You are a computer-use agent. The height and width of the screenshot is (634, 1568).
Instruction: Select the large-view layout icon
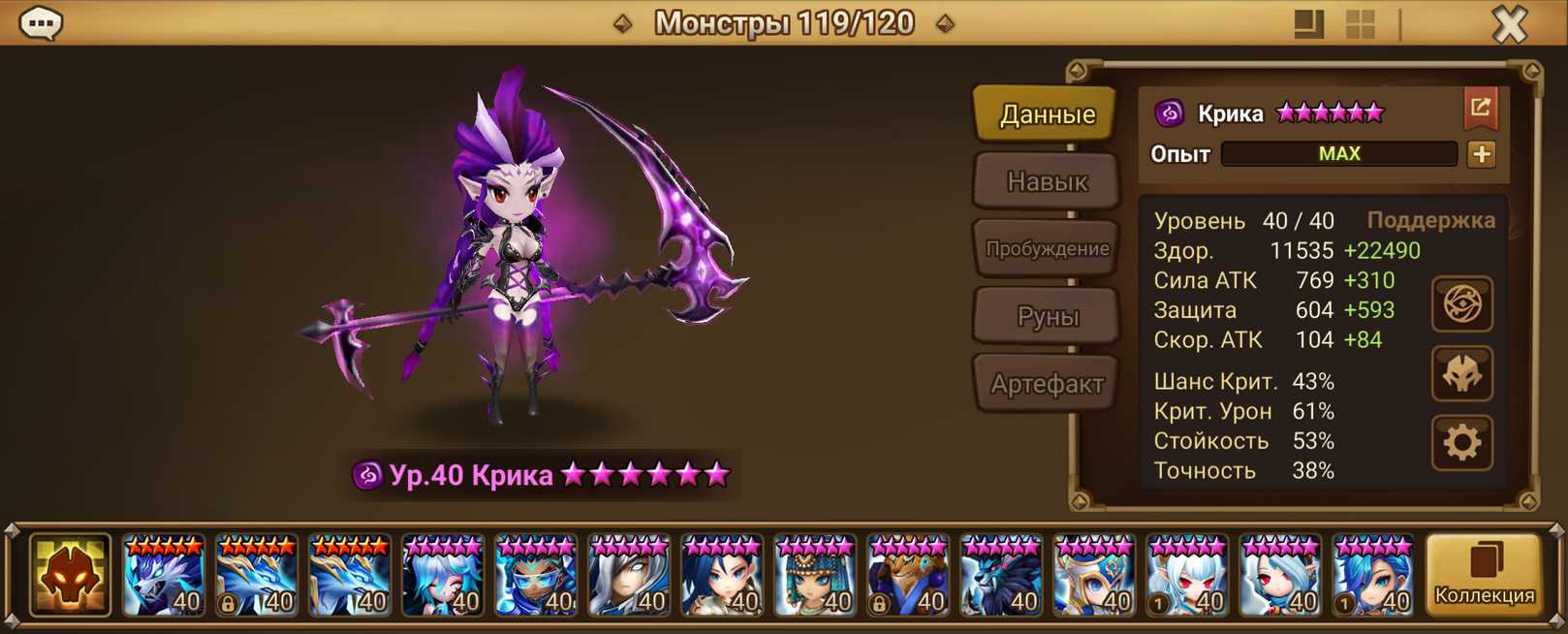pyautogui.click(x=1308, y=24)
